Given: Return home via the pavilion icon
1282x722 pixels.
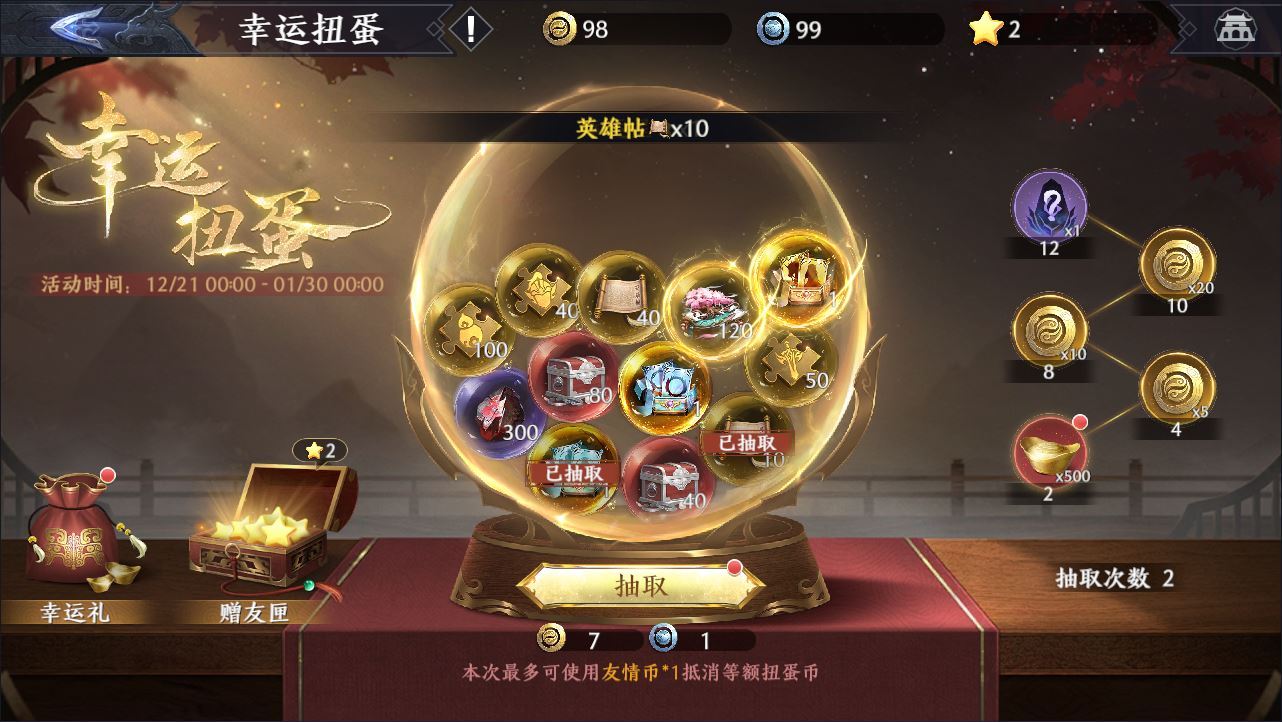Looking at the screenshot, I should point(1234,29).
